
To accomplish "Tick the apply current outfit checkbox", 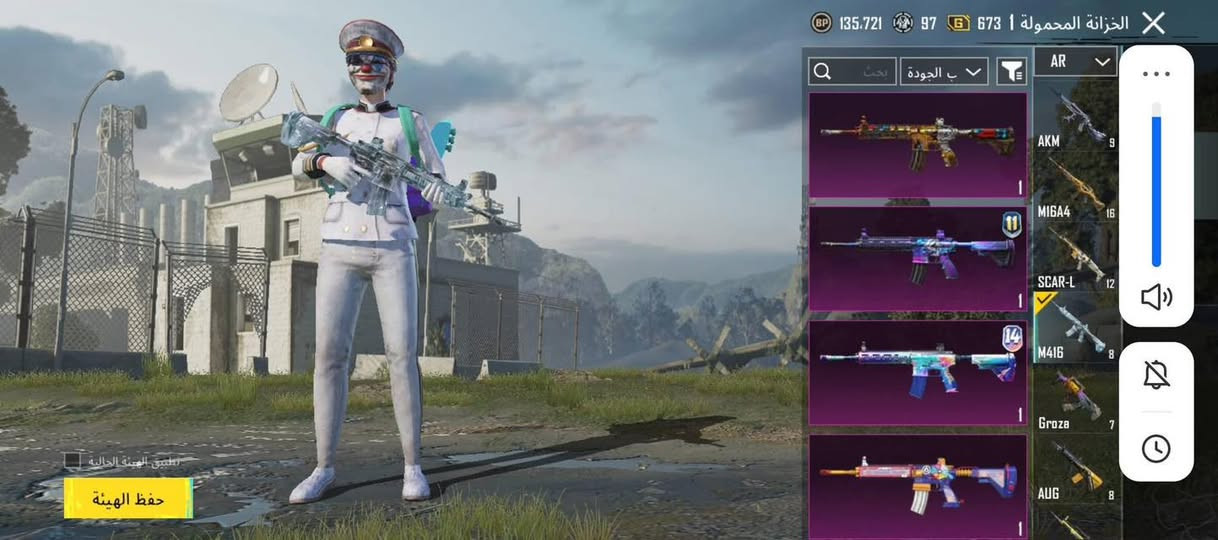I will (72, 461).
